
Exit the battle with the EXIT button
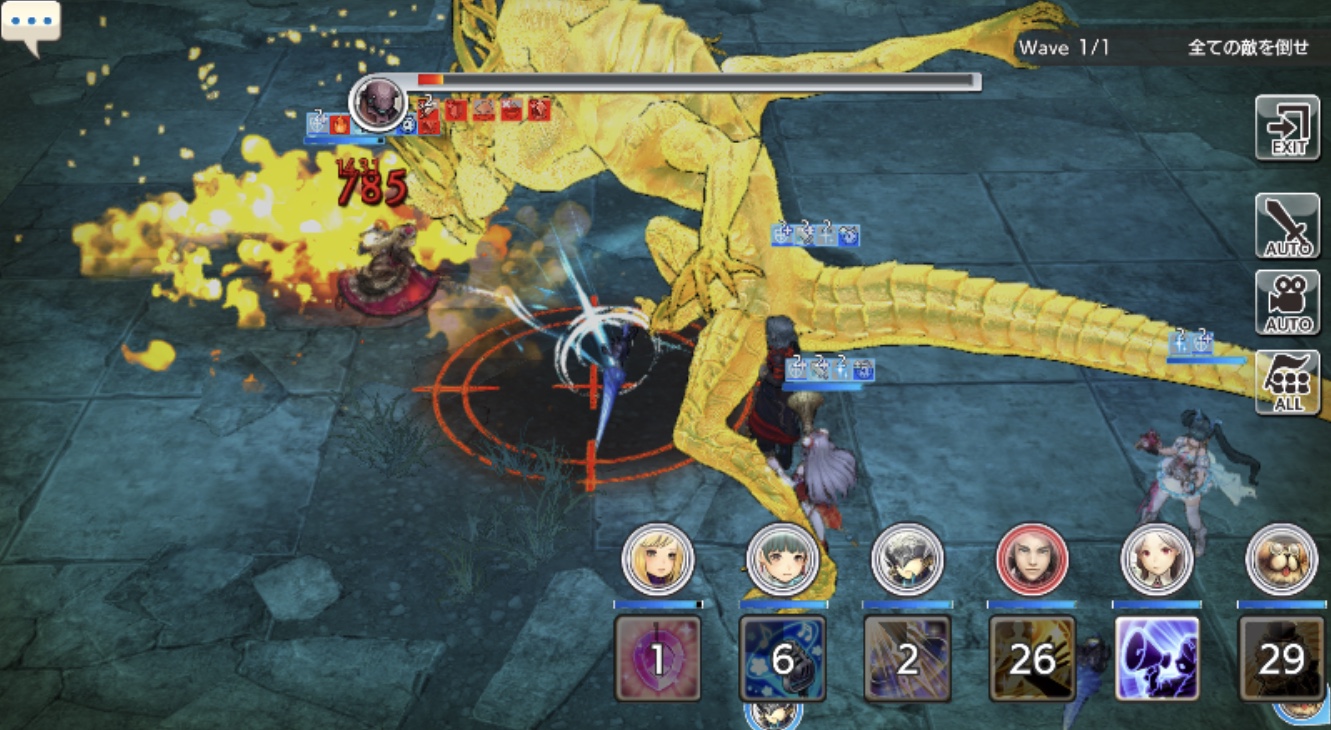(x=1287, y=128)
